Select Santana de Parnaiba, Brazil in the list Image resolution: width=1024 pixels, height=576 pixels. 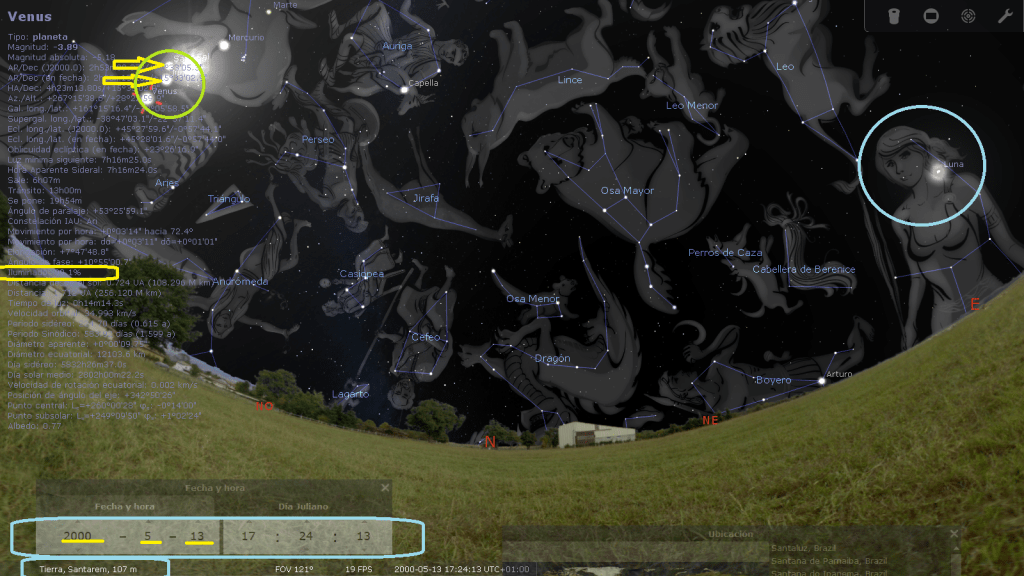click(x=828, y=559)
